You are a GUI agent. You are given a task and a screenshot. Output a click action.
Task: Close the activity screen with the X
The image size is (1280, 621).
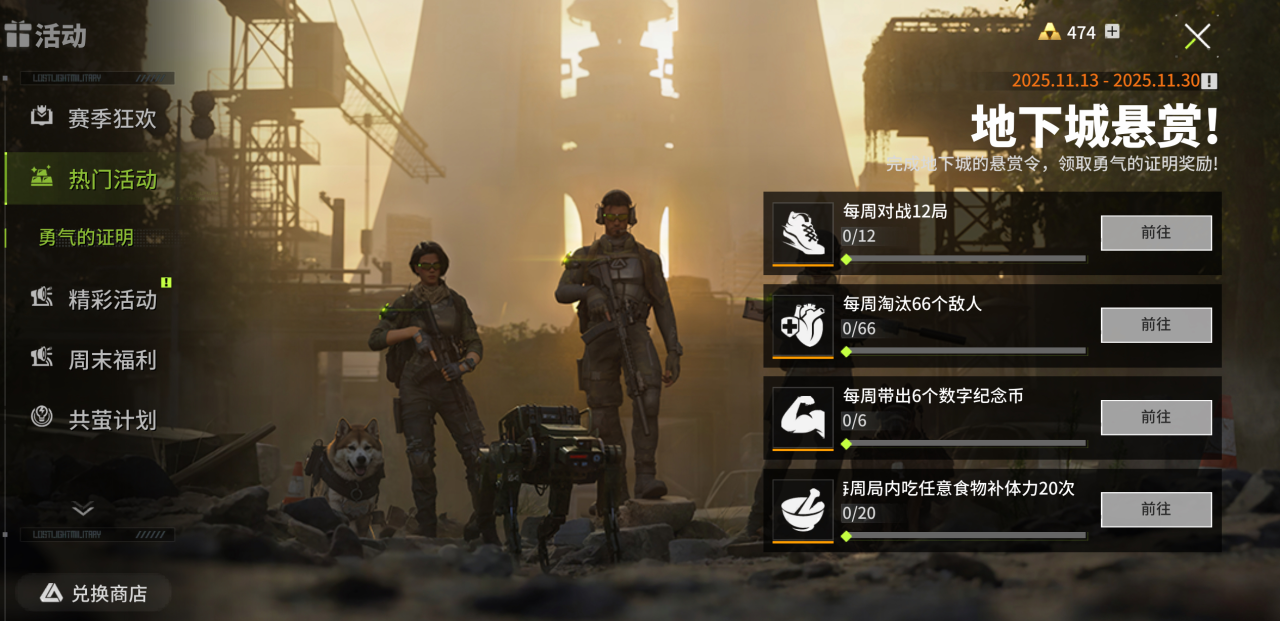[x=1197, y=37]
